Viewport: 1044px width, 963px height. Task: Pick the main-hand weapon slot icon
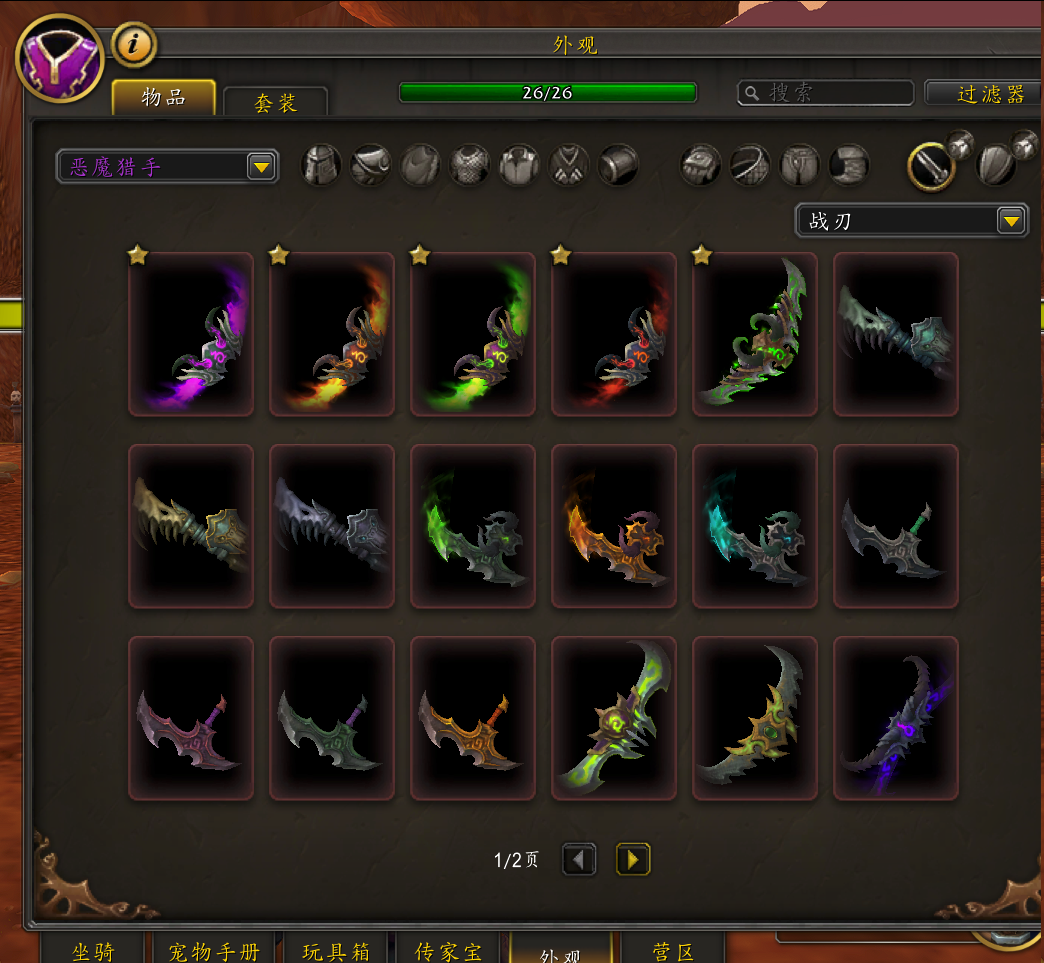(x=930, y=165)
